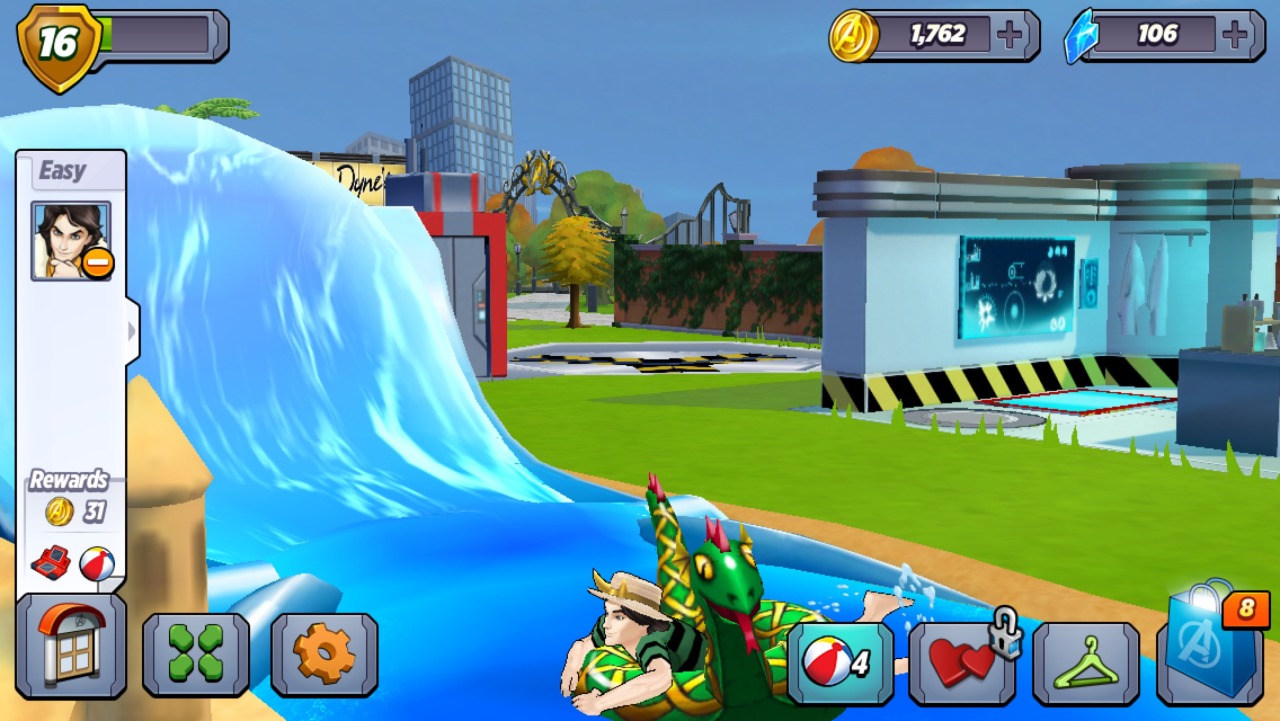This screenshot has height=721, width=1280.
Task: Add more gold coins with plus button
Action: 1011,36
